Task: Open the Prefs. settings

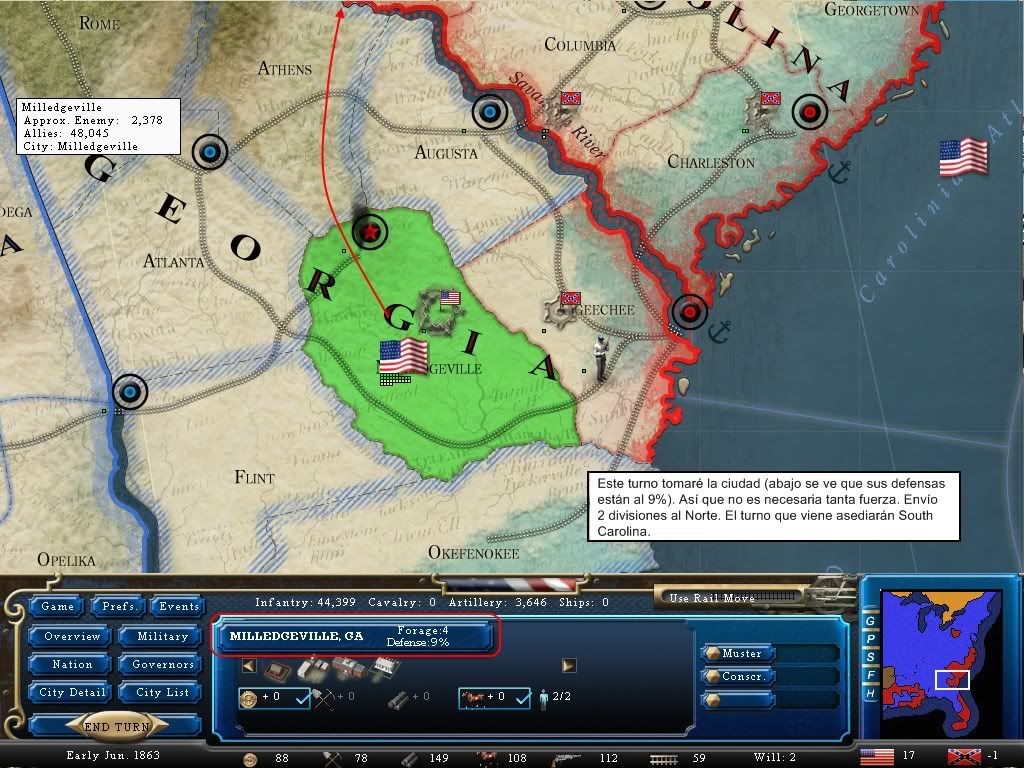Action: coord(117,606)
